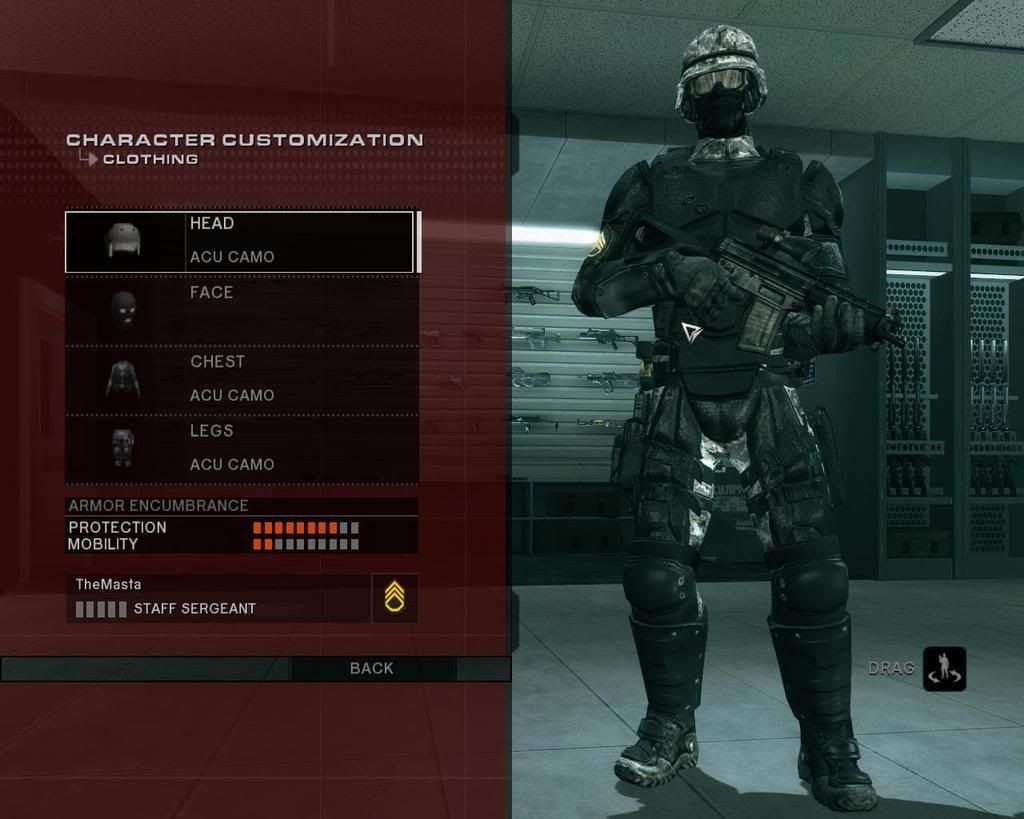1024x819 pixels.
Task: Open the Face clothing category
Action: [x=240, y=310]
